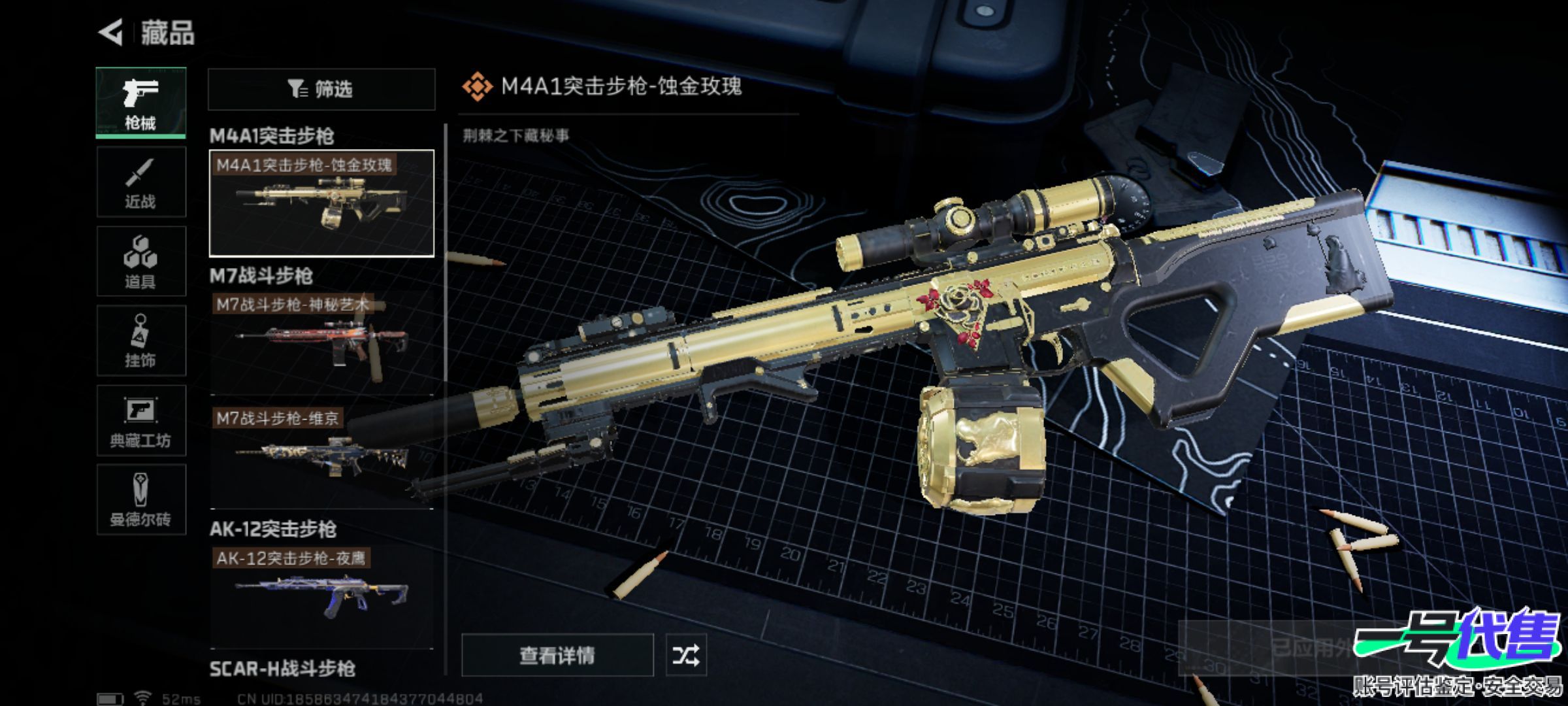Click the 查看详情 view details button
Screen dimensions: 1568x706
pos(557,655)
